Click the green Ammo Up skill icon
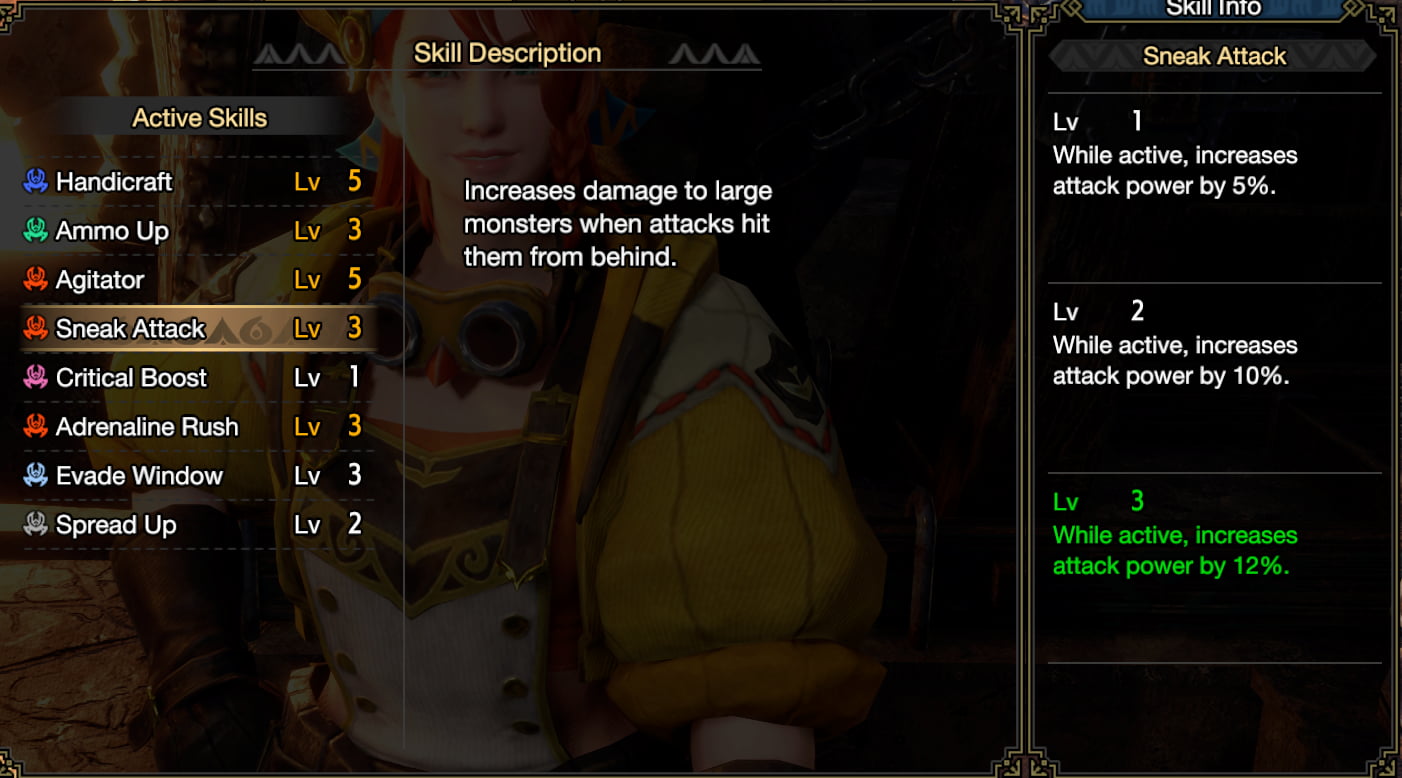This screenshot has height=778, width=1402. [x=35, y=231]
